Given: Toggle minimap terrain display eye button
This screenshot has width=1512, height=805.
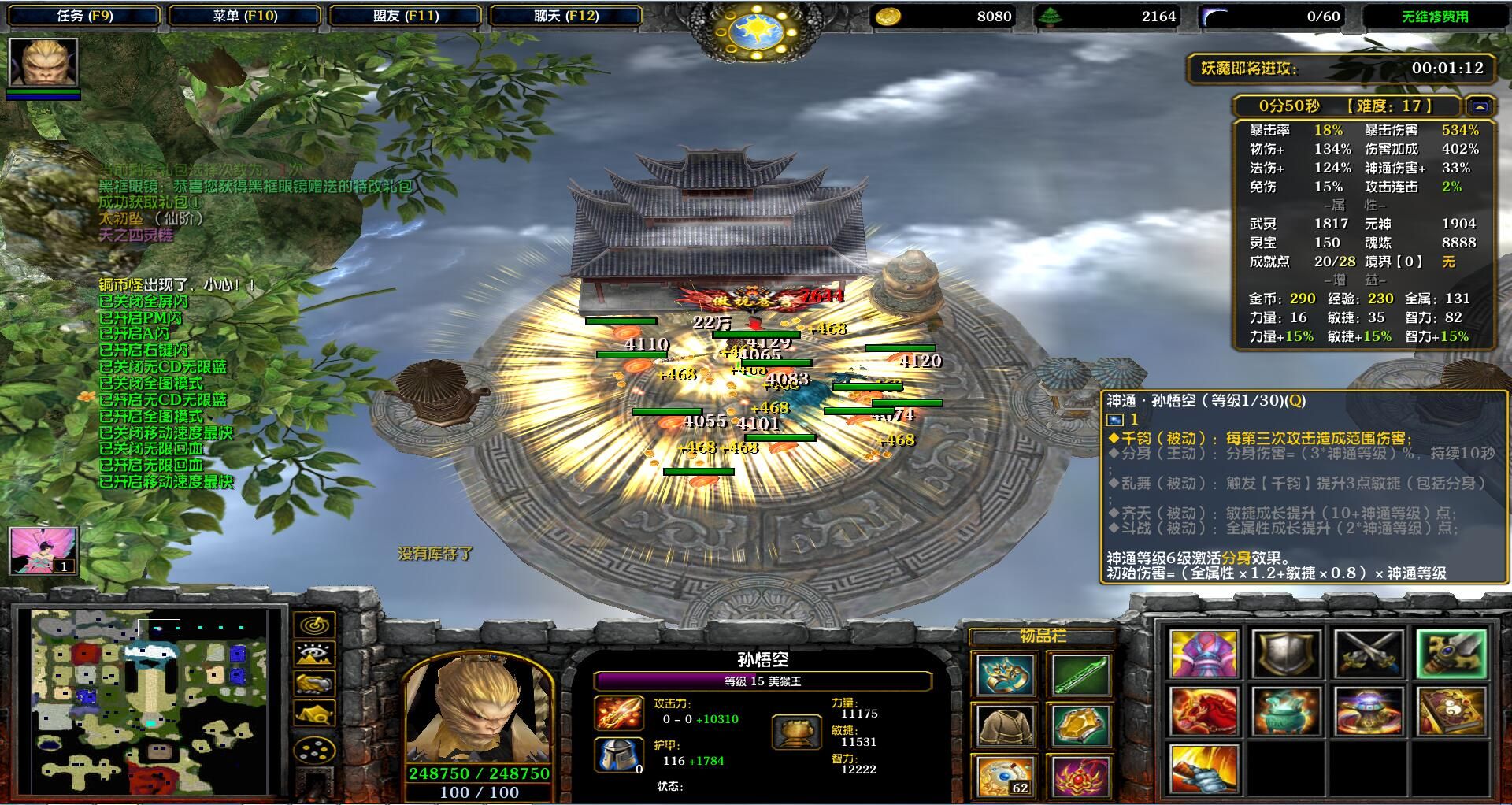Looking at the screenshot, I should [x=315, y=655].
